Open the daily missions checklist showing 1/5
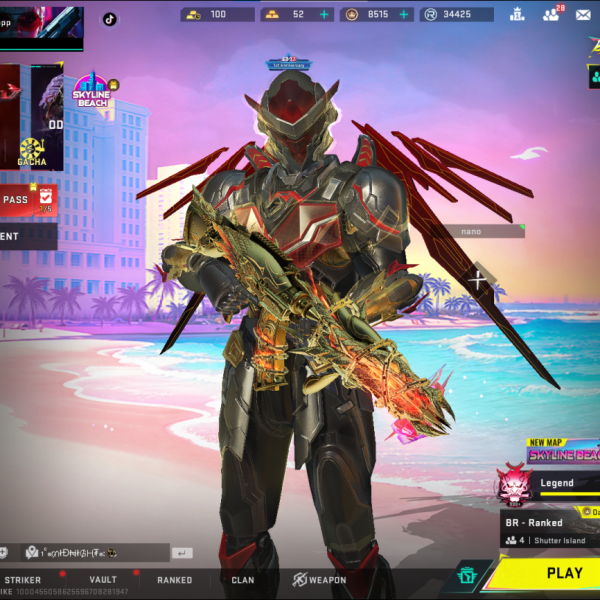The image size is (600, 600). (45, 201)
